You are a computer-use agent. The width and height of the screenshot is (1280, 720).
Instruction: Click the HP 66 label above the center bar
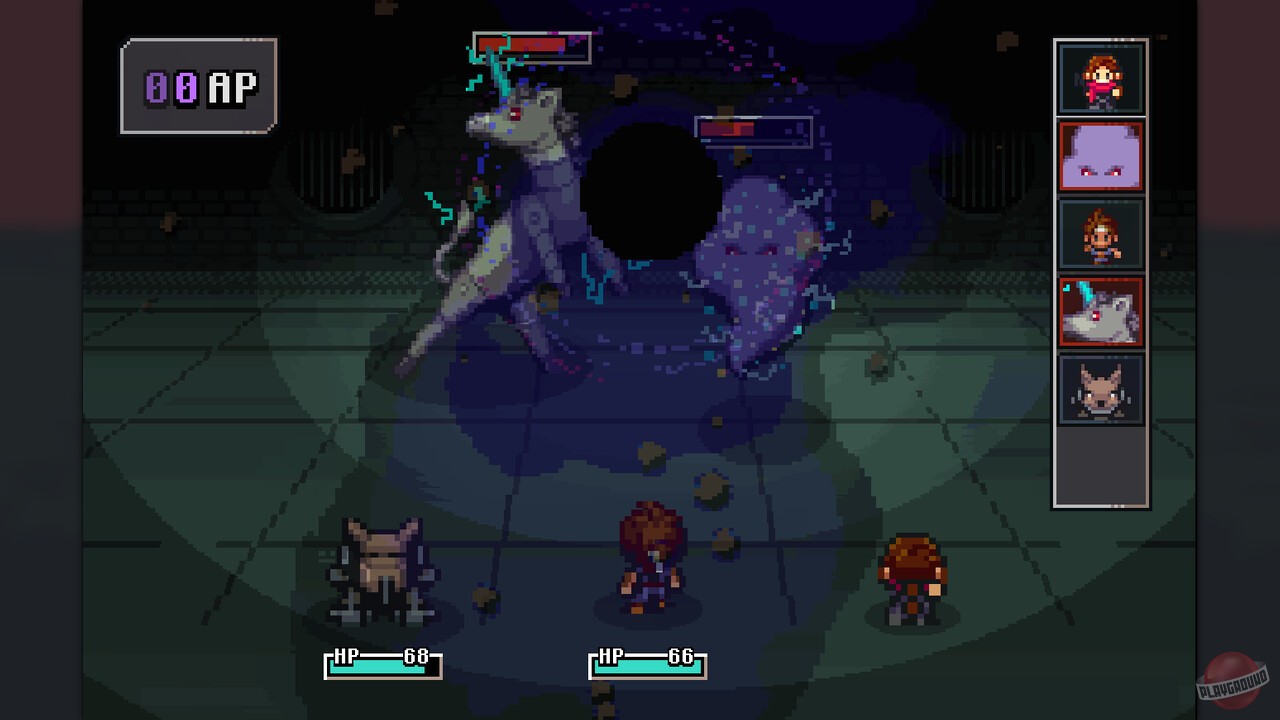click(645, 656)
